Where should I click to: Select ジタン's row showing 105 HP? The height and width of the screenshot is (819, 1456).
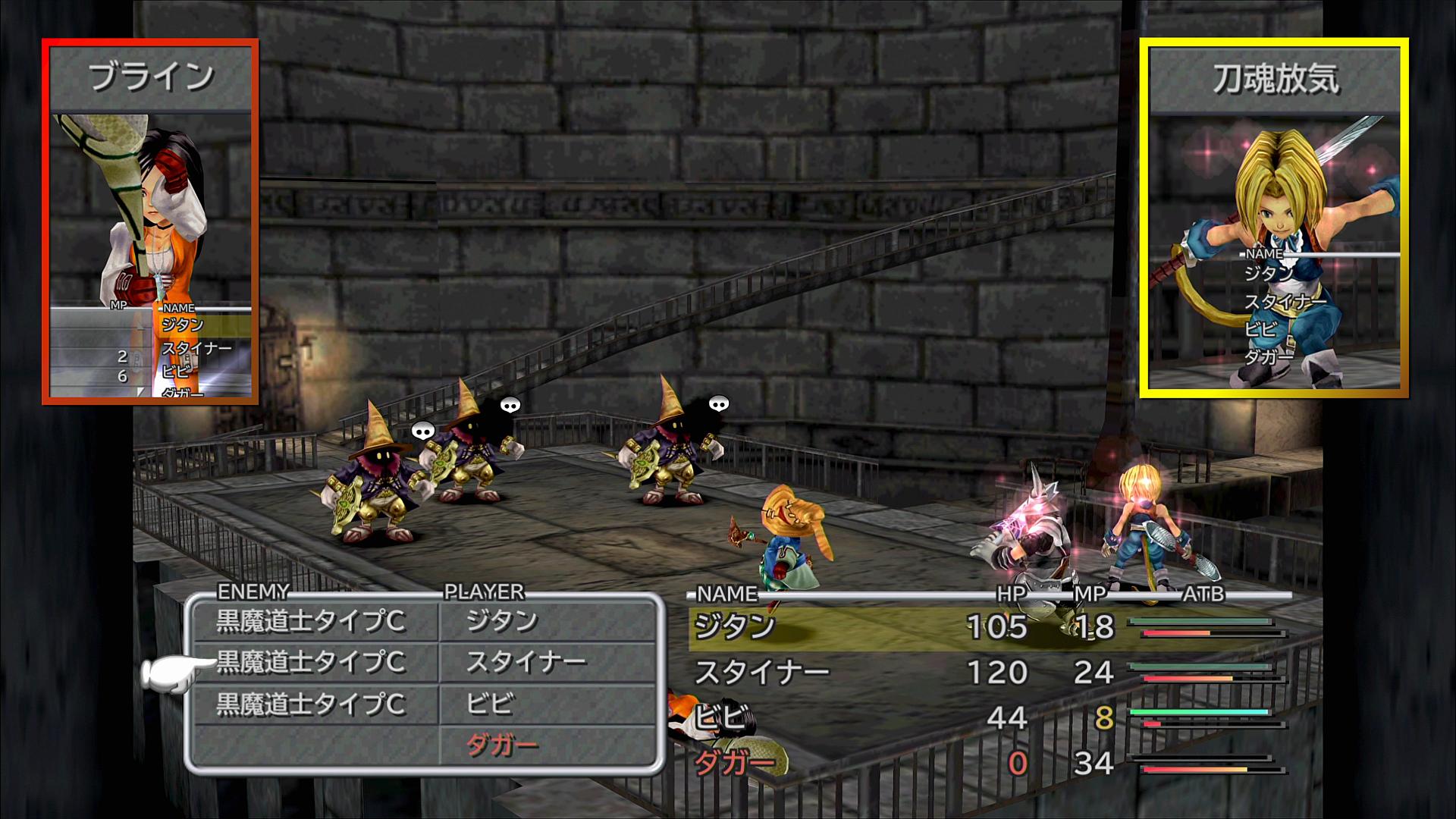[x=986, y=627]
